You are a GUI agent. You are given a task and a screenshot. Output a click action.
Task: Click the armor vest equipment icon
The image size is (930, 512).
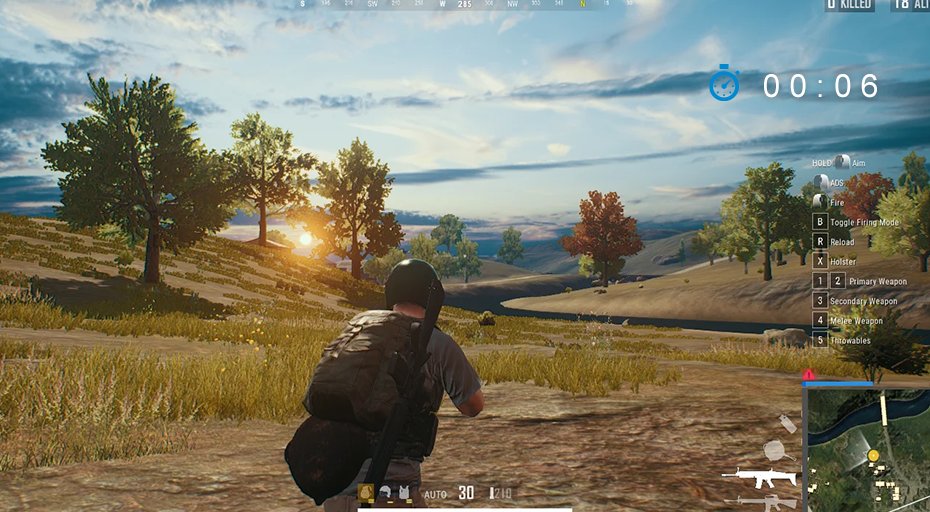click(x=403, y=493)
